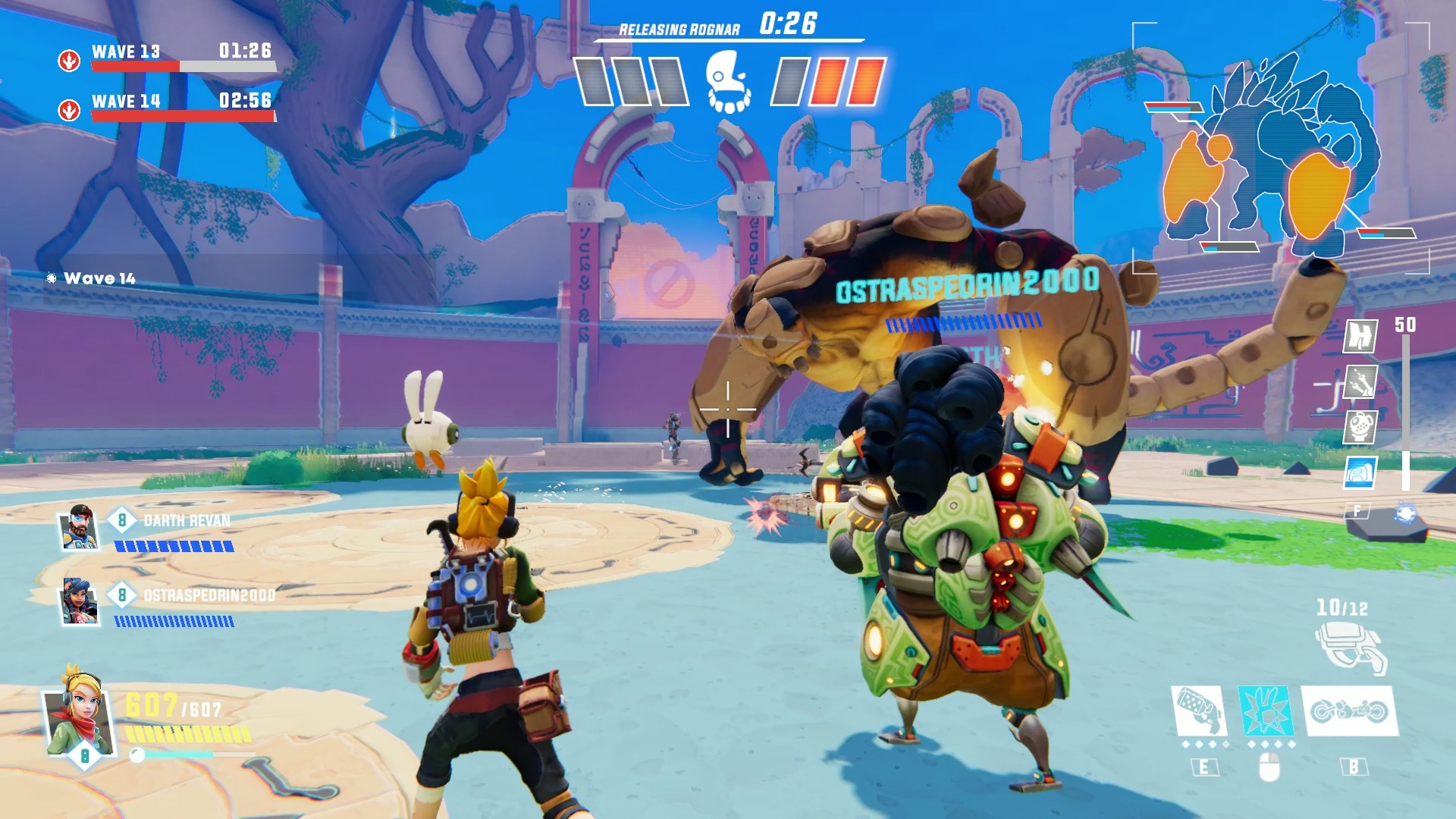1456x819 pixels.
Task: Choose the crossed wrenches upgrade icon
Action: click(x=1360, y=381)
